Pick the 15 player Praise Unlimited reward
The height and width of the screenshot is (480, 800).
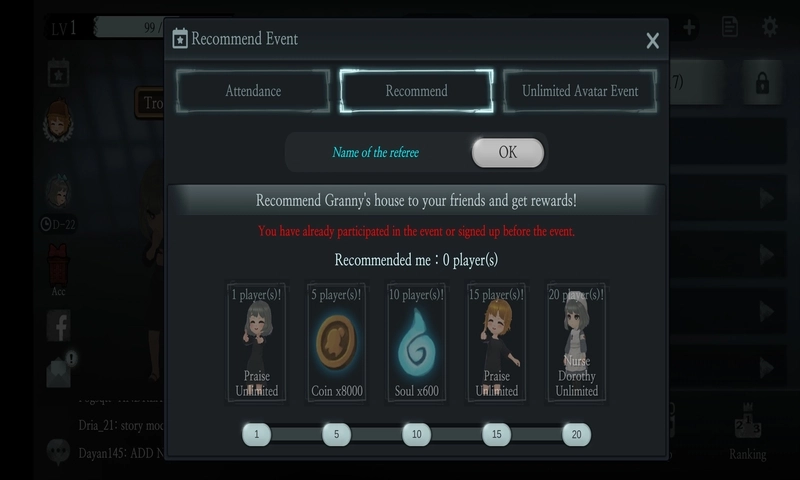coord(496,342)
